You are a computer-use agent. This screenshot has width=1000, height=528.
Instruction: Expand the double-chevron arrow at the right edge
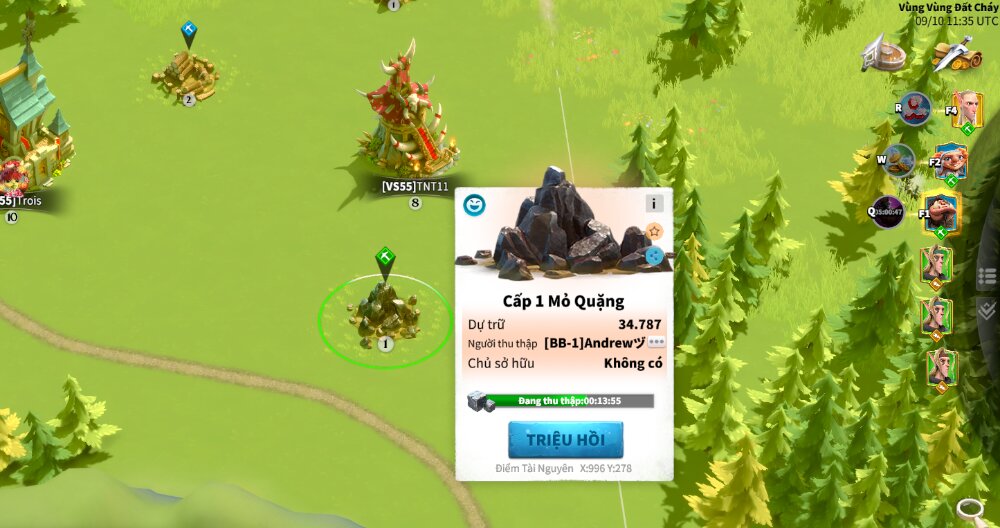coord(987,310)
